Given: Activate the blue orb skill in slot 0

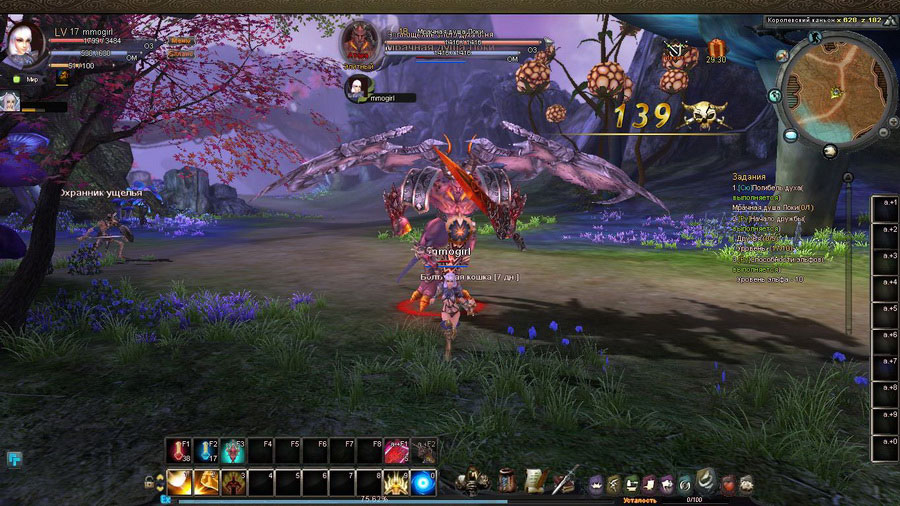Looking at the screenshot, I should [x=424, y=482].
